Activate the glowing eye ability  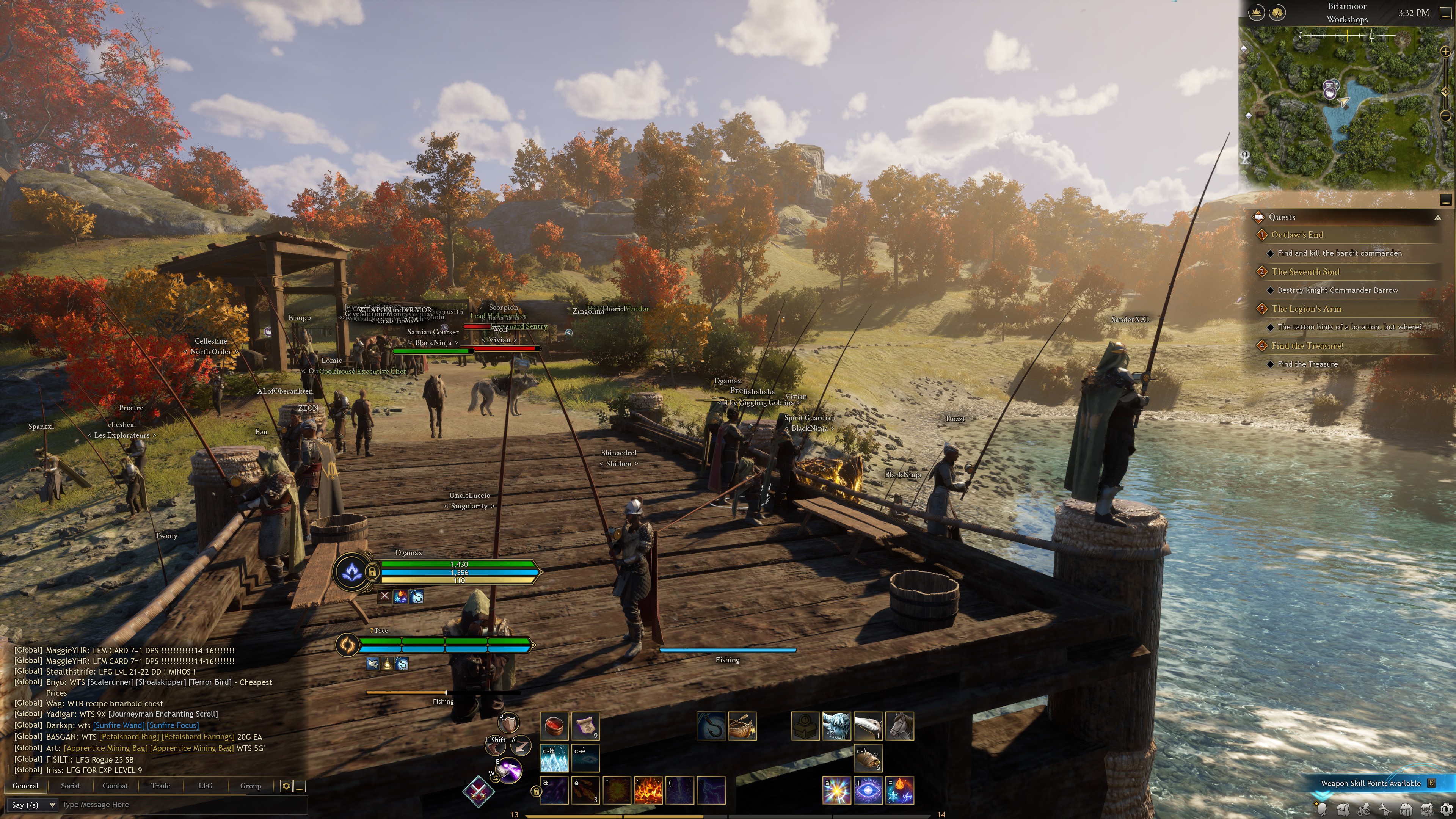click(868, 789)
